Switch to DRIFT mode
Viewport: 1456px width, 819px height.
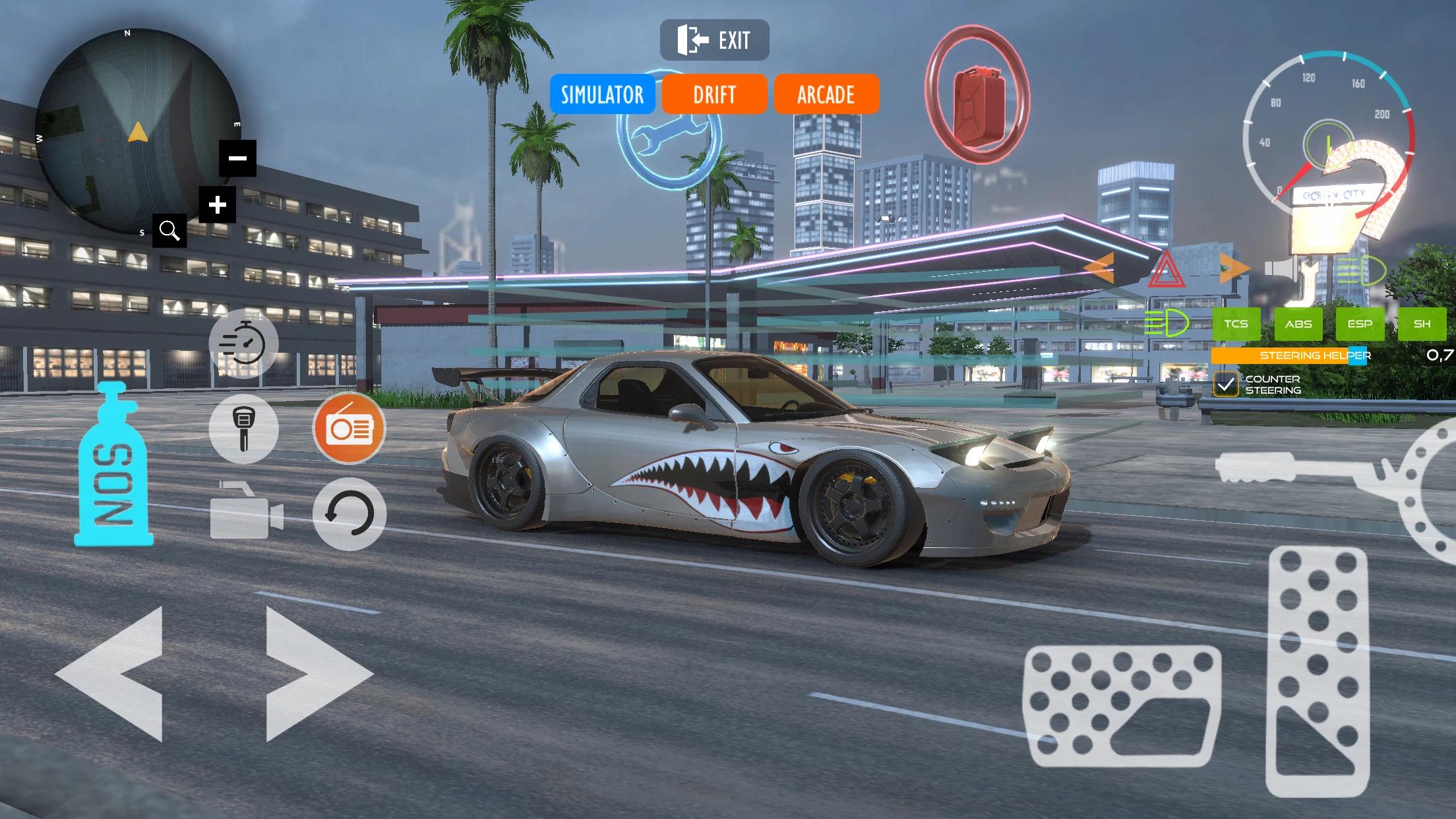tap(714, 94)
